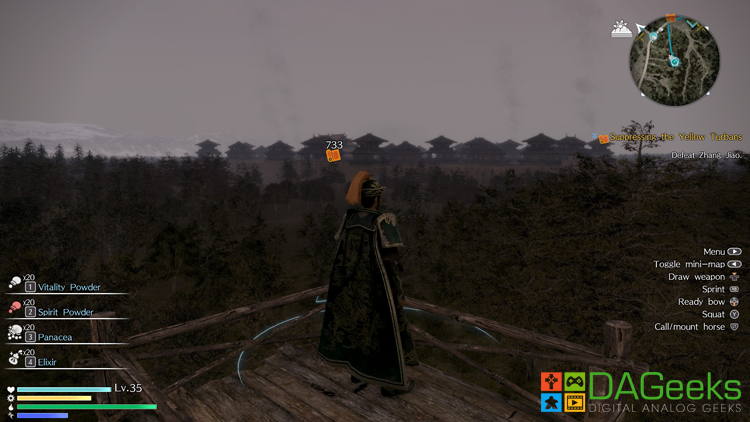Click the weather sun-and-cloud icon

click(622, 30)
